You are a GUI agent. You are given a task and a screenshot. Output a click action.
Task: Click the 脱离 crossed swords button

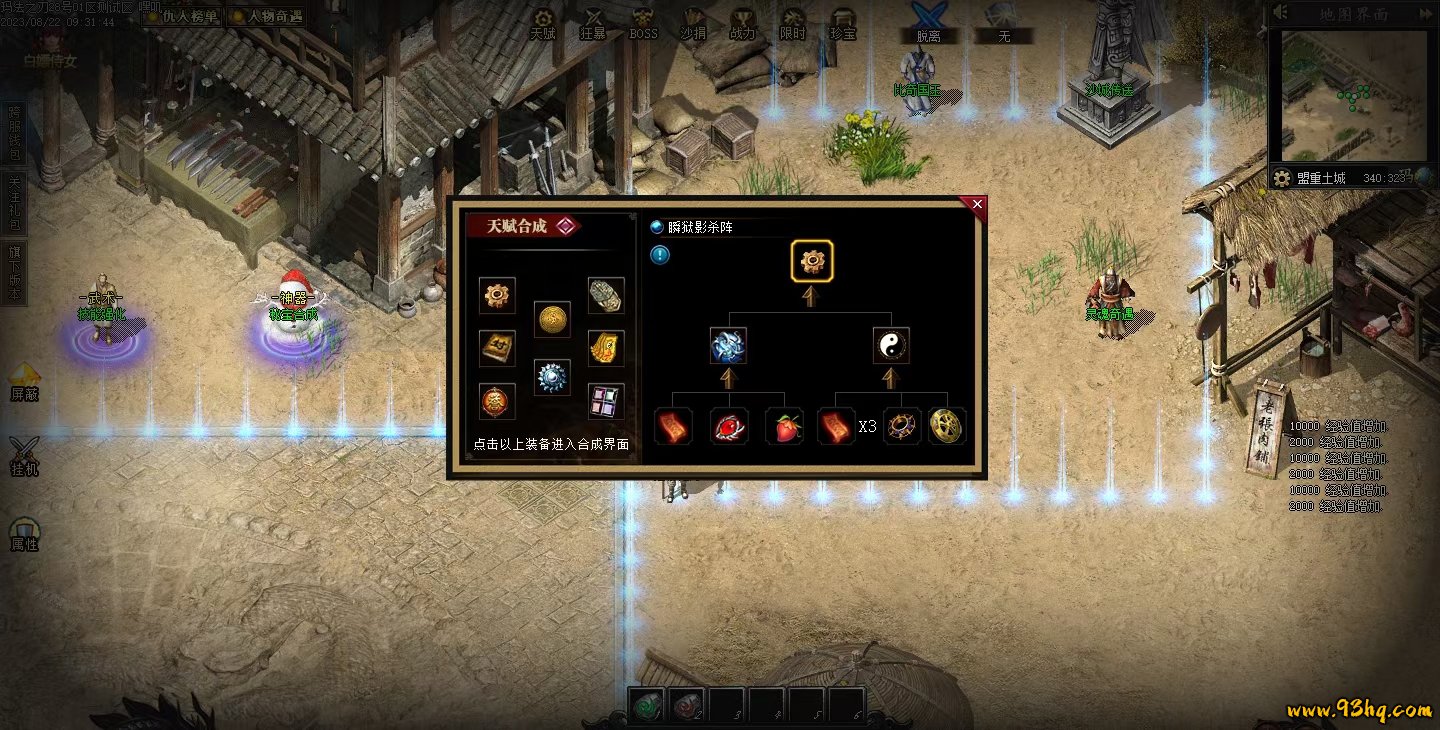click(x=928, y=24)
